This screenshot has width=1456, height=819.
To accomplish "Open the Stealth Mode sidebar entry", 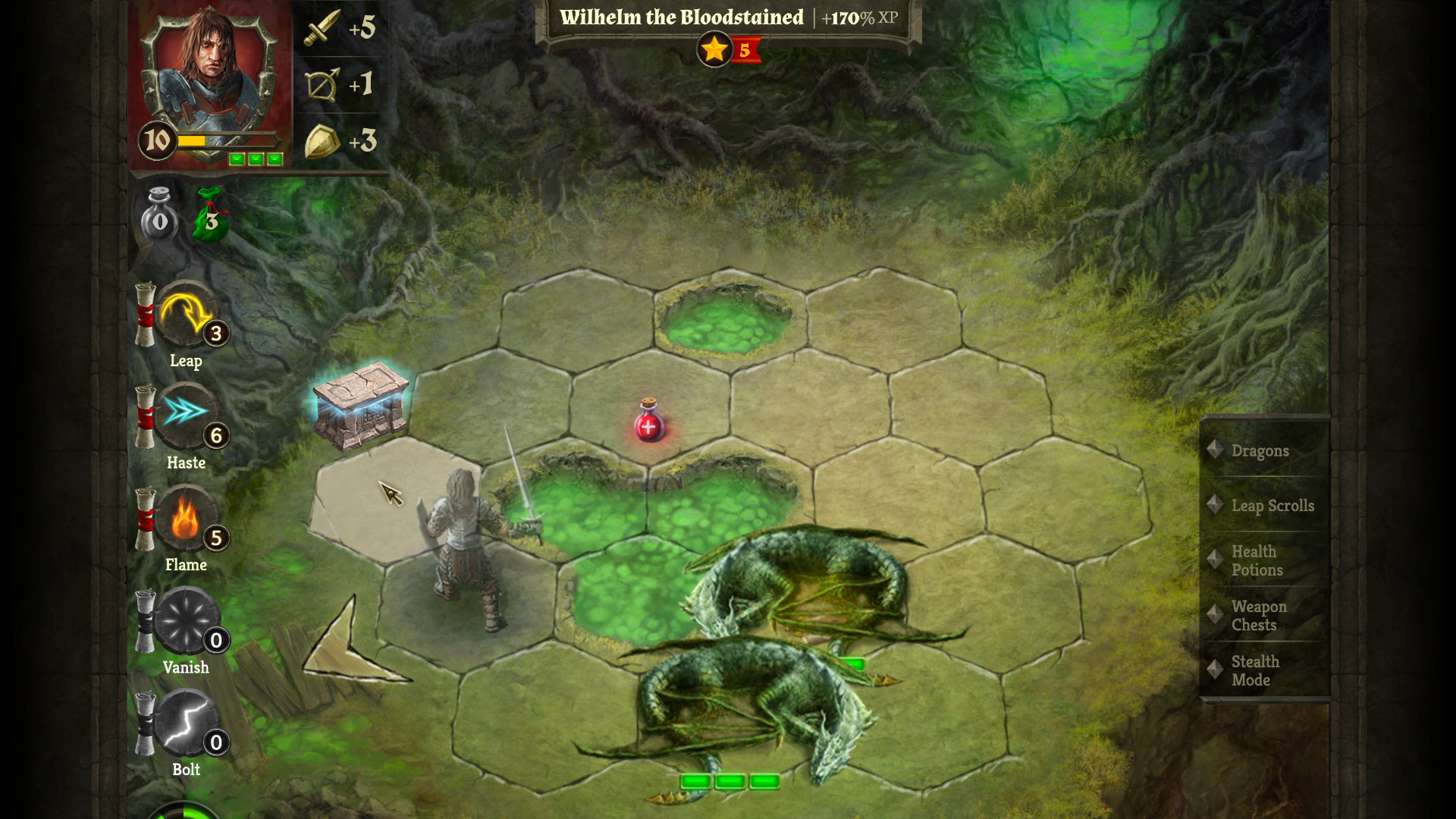I will point(1253,671).
